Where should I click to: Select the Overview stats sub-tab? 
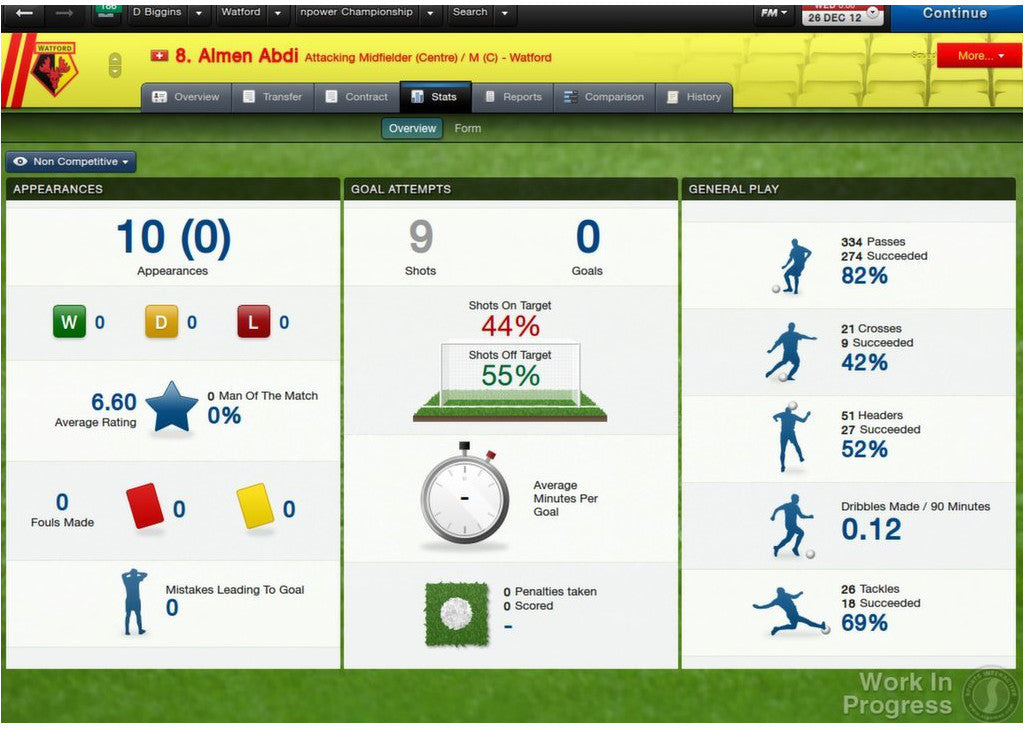412,128
